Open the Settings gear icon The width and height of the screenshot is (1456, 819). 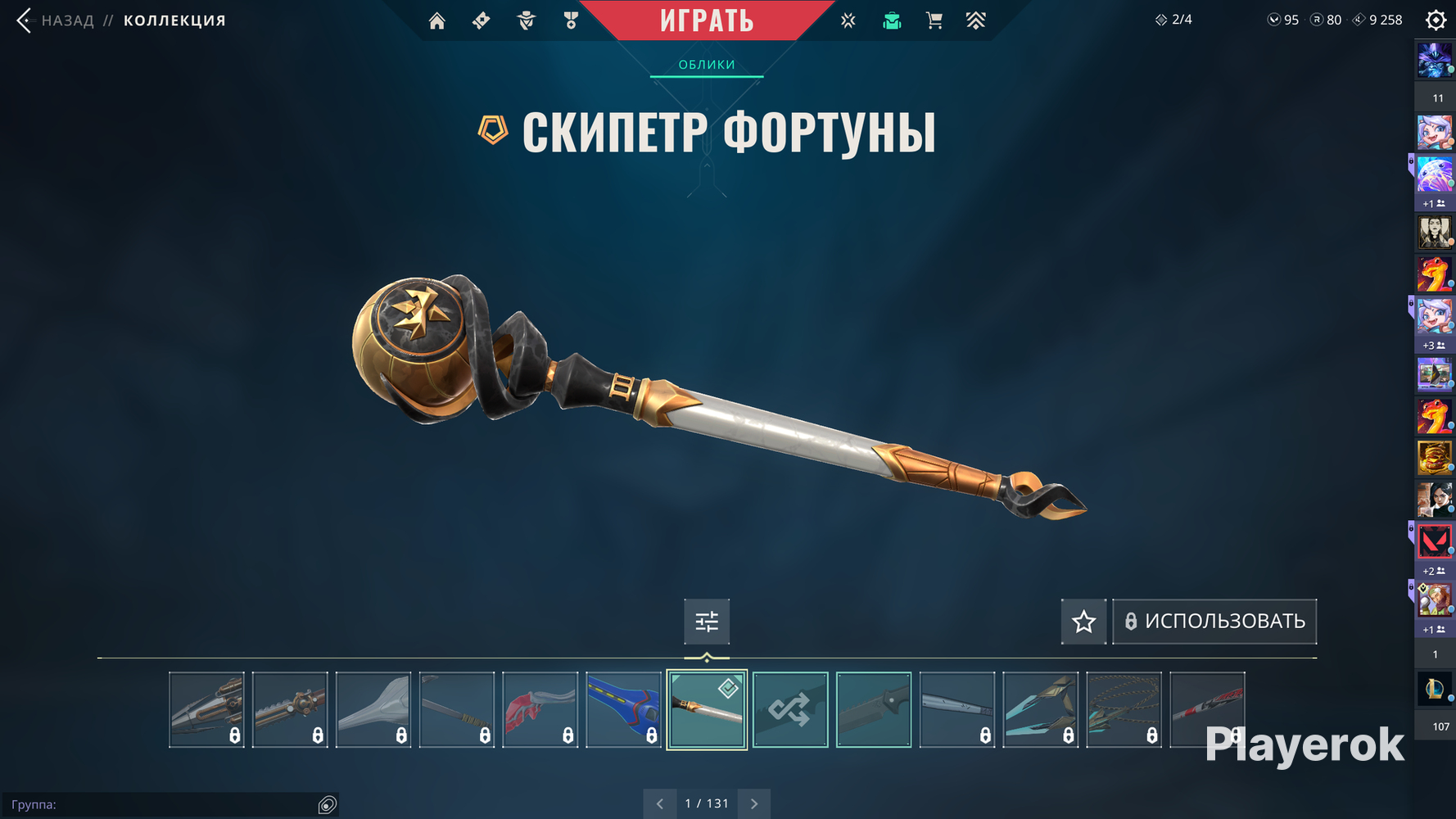click(x=1435, y=19)
